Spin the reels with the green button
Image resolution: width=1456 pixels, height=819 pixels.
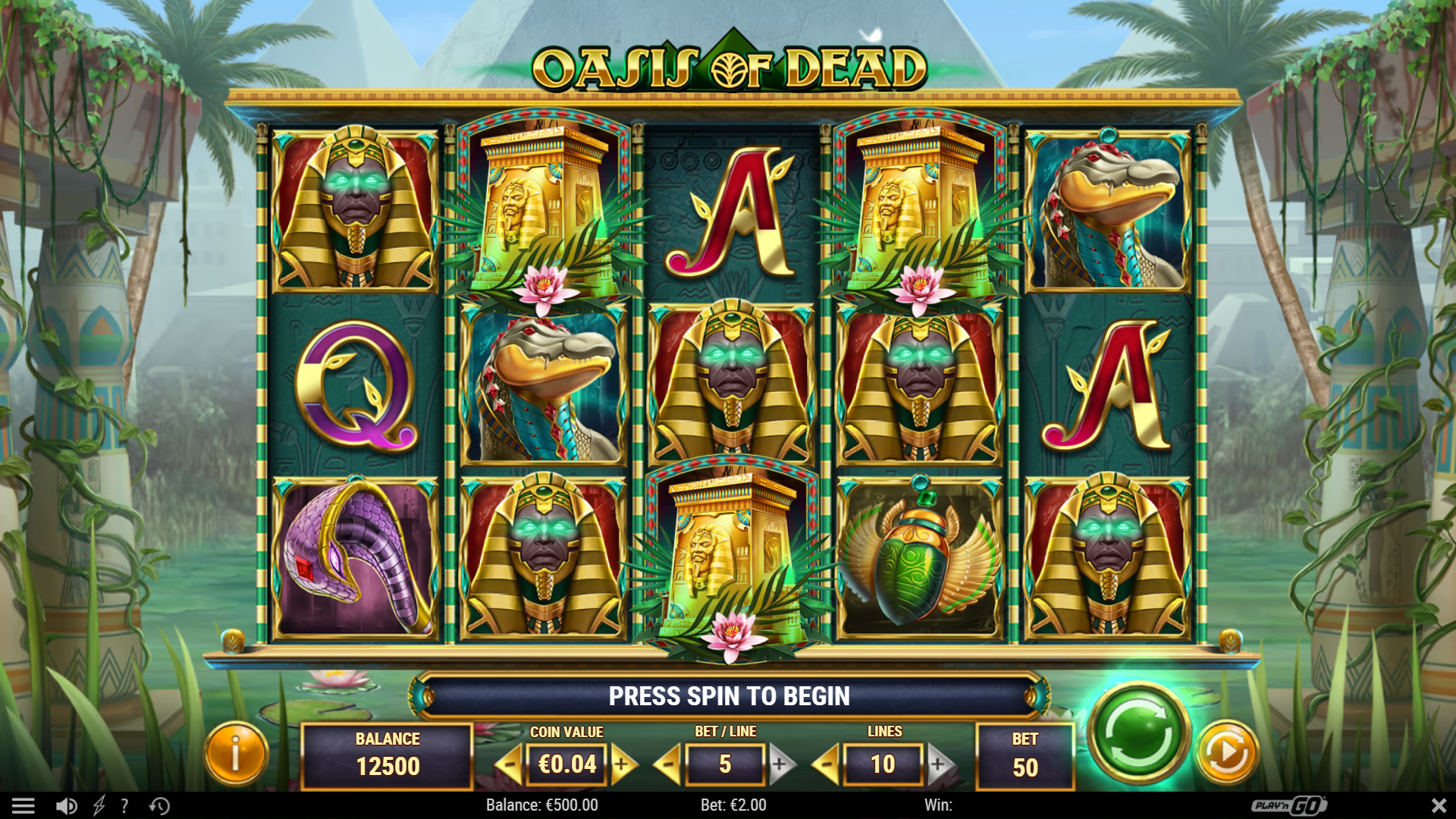(x=1137, y=733)
